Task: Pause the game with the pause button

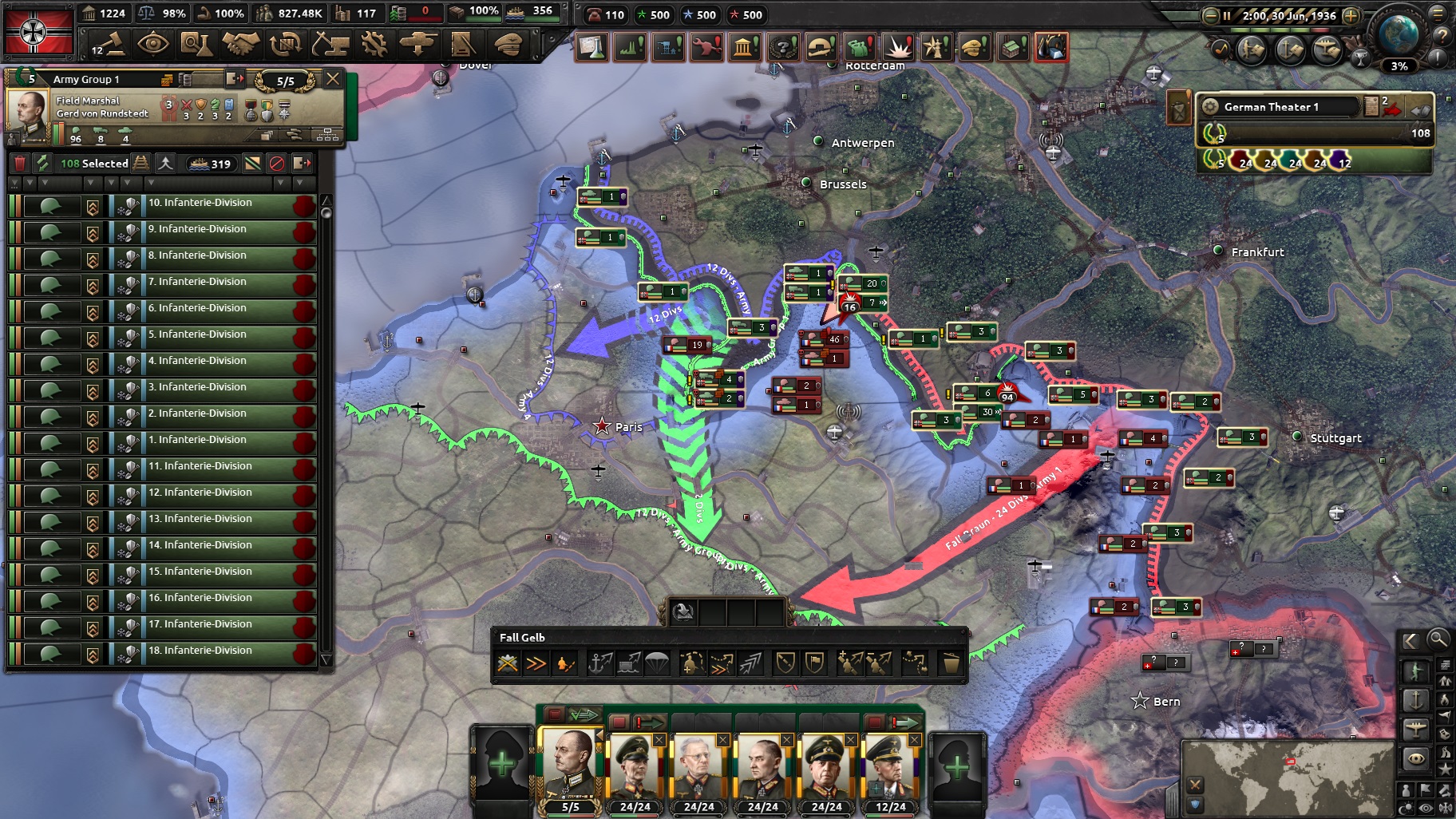Action: pyautogui.click(x=1227, y=16)
